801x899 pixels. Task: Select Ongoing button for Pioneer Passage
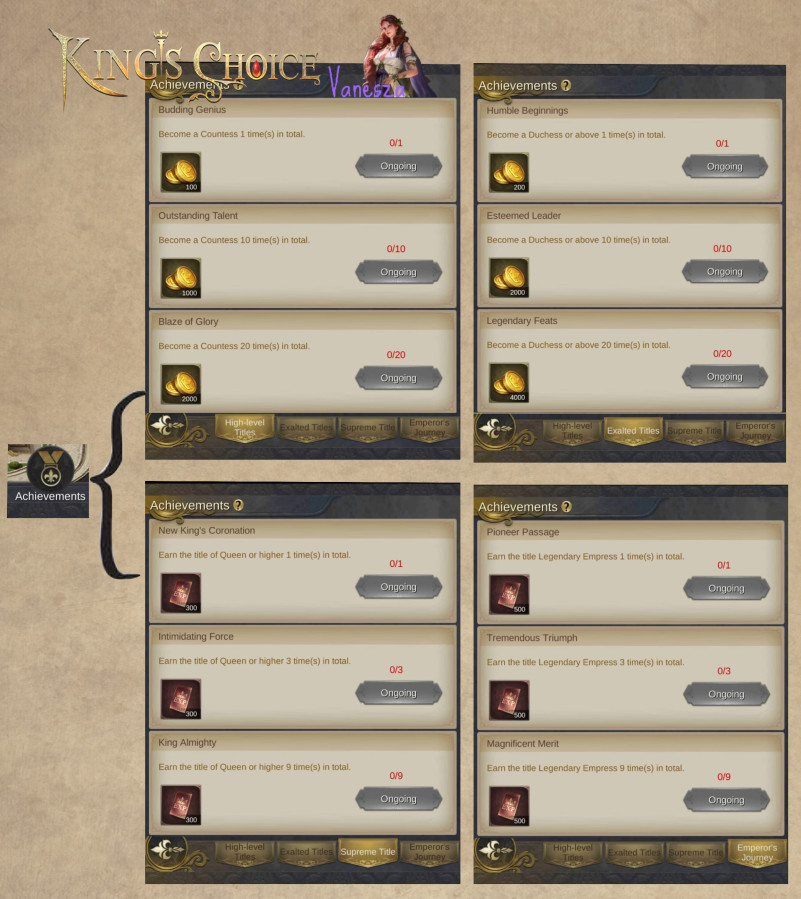click(x=726, y=588)
